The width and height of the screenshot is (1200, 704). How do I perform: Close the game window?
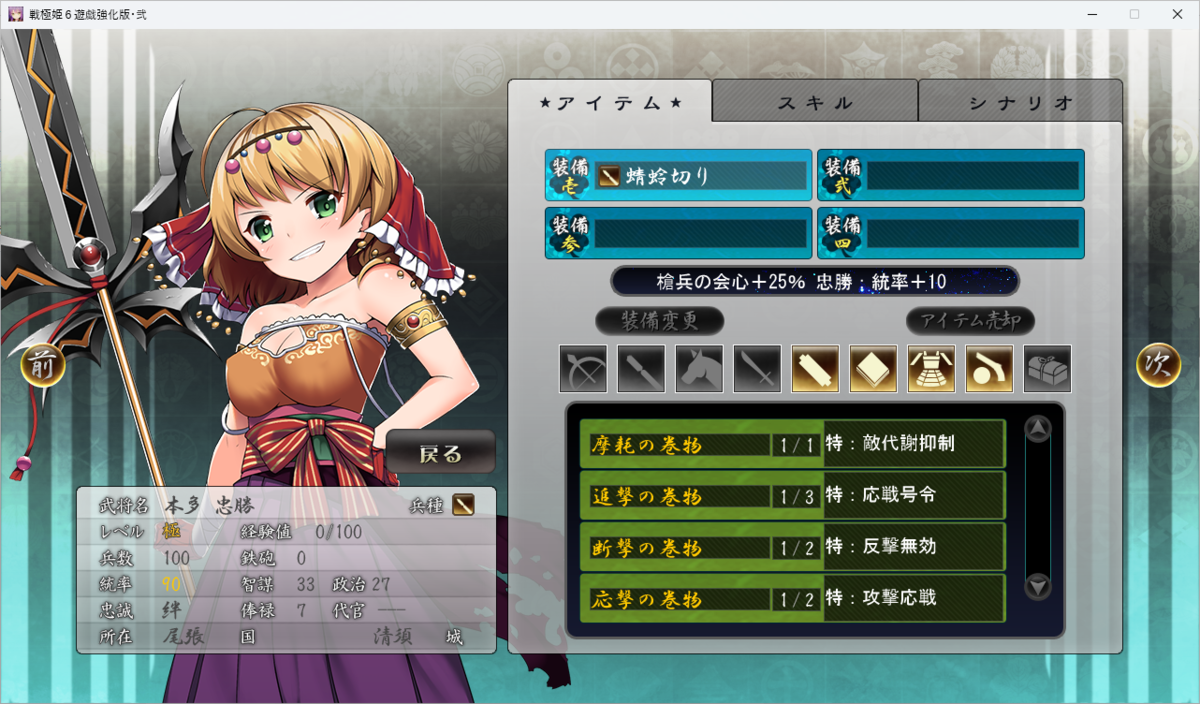[x=1176, y=14]
